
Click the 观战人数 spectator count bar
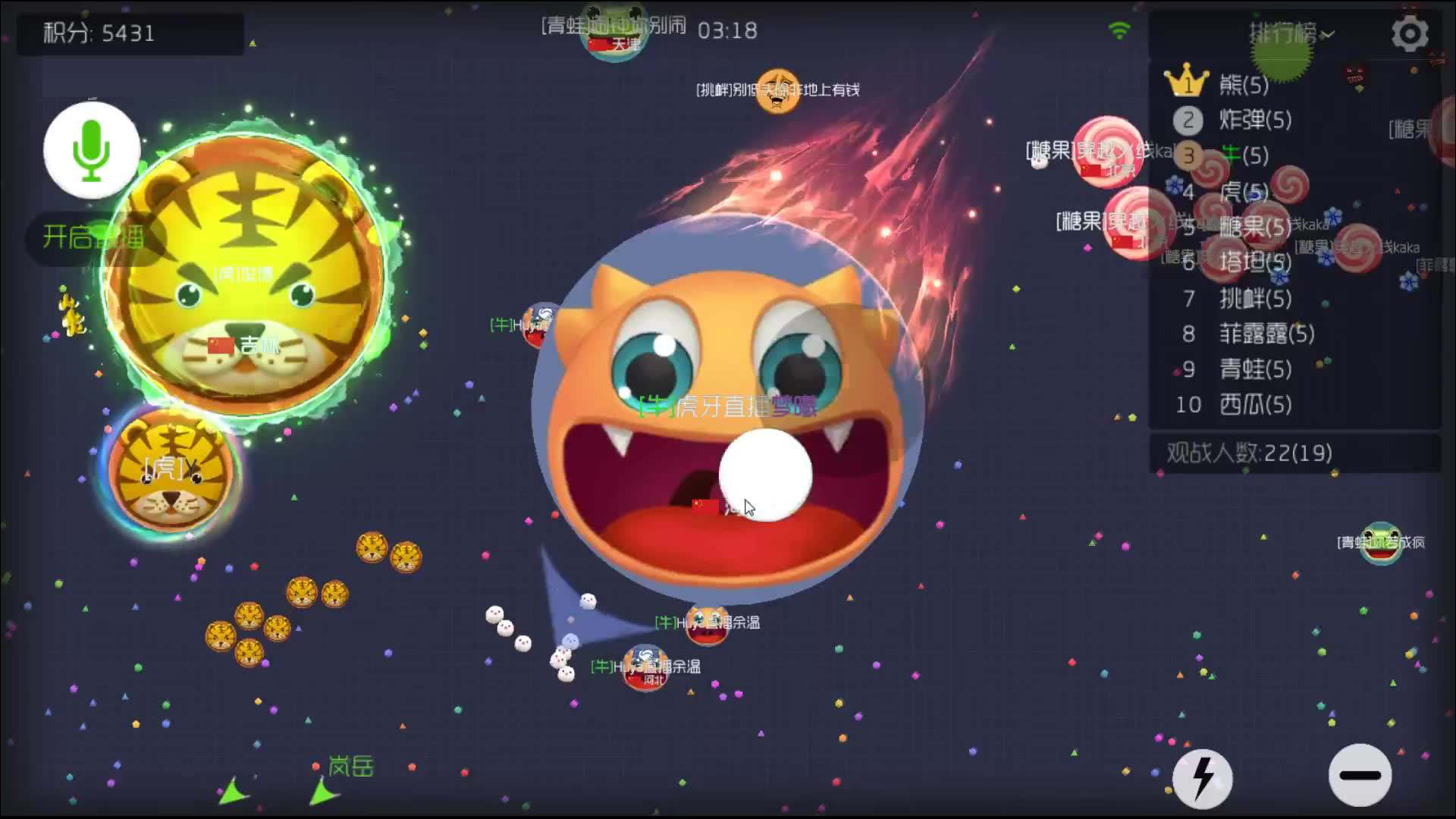coord(1294,453)
